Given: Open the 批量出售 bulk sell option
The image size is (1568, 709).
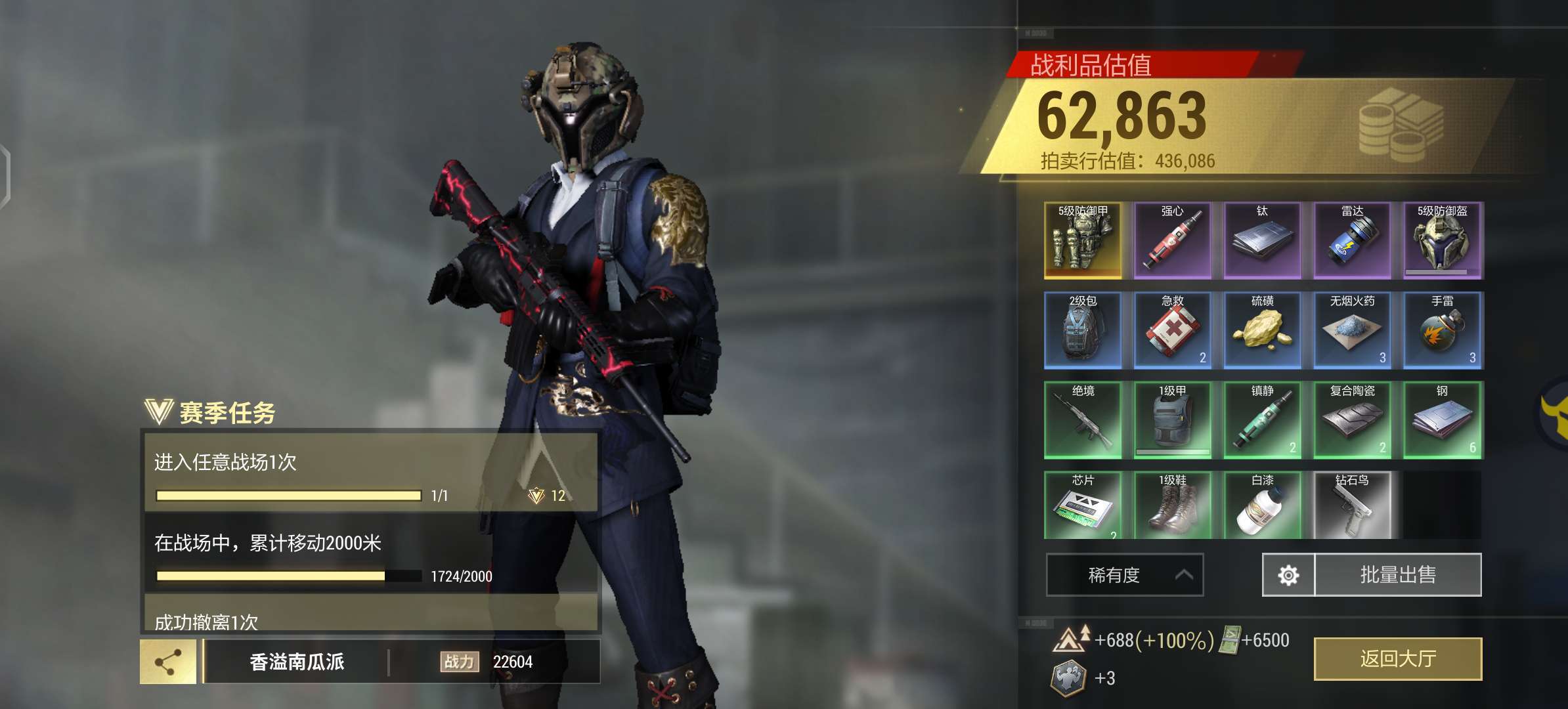Looking at the screenshot, I should pos(1397,575).
